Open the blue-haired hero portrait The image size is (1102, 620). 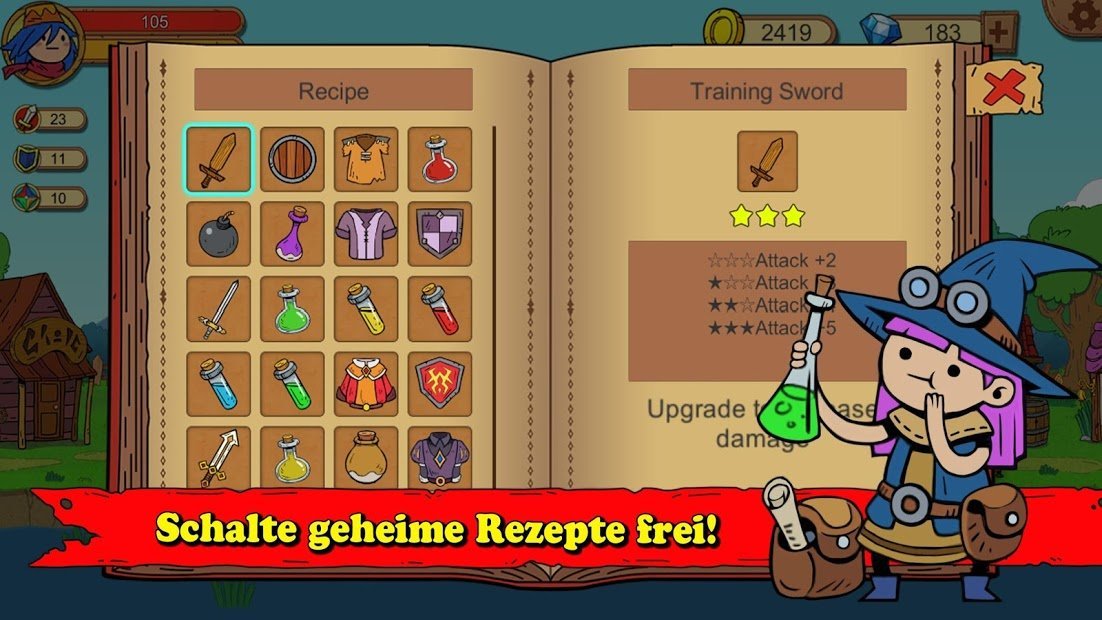pos(40,42)
